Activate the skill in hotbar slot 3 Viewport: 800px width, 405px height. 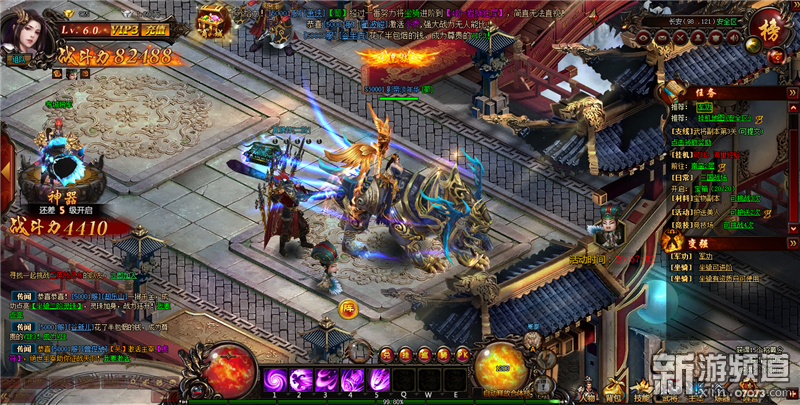click(x=326, y=380)
